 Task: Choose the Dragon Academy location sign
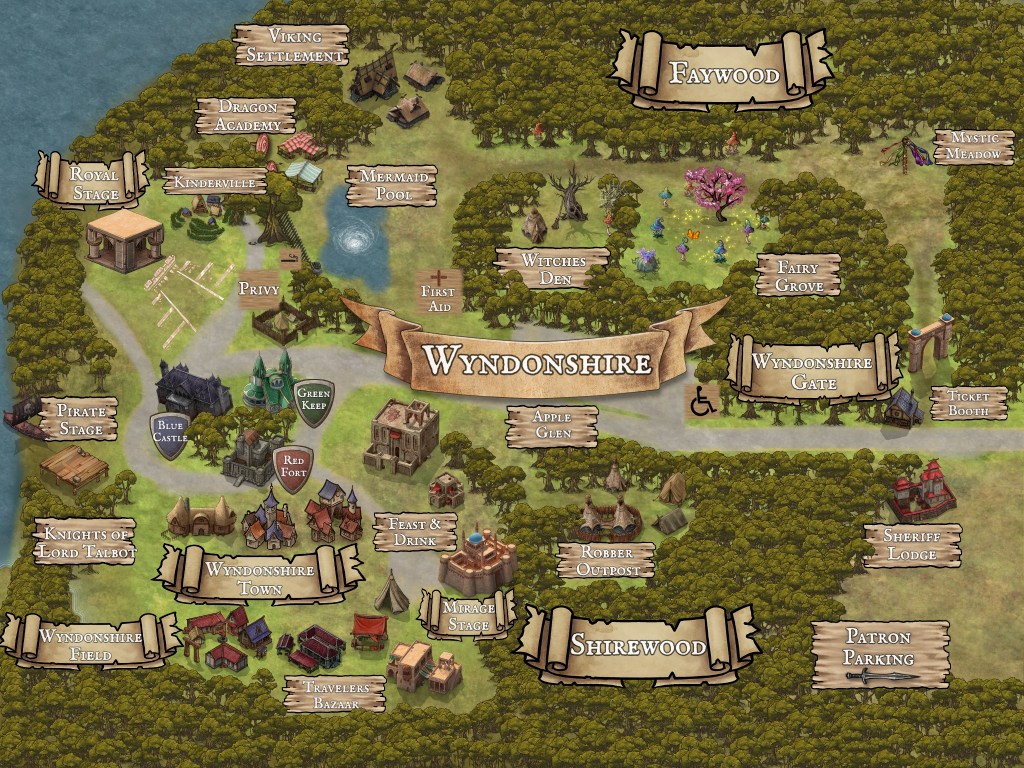[x=246, y=115]
